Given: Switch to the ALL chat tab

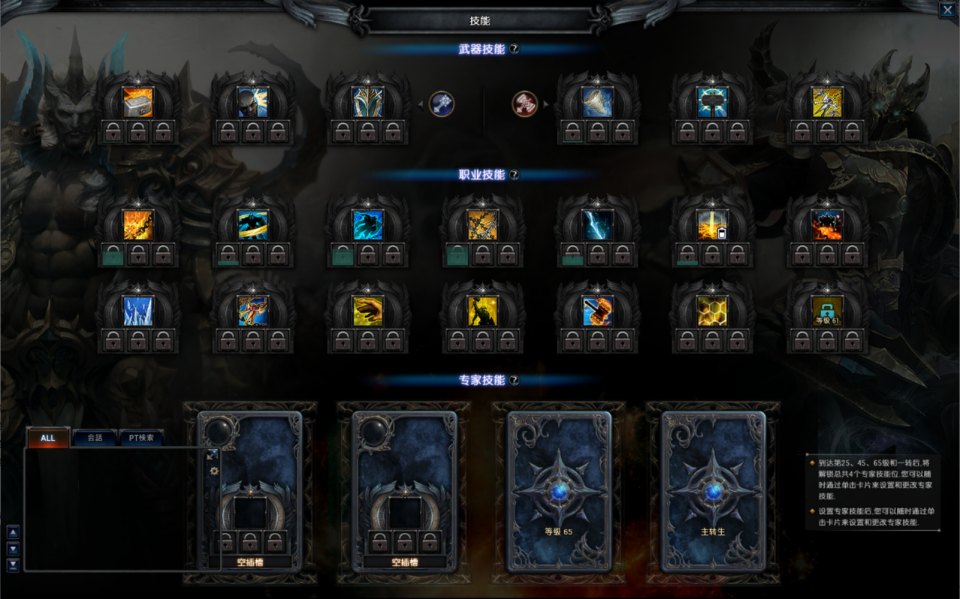Looking at the screenshot, I should pyautogui.click(x=48, y=438).
